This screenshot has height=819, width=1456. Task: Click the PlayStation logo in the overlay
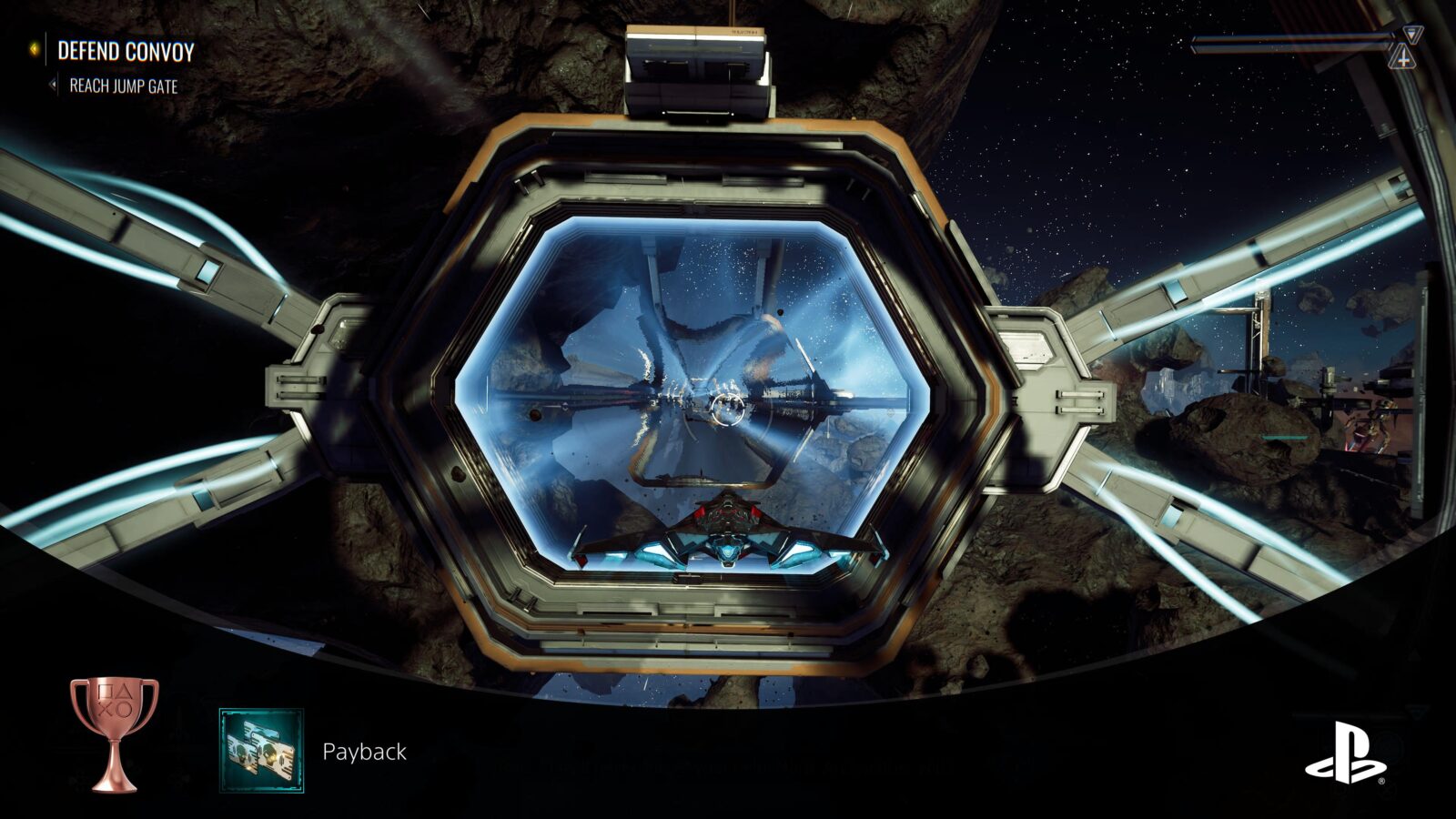(x=1345, y=753)
